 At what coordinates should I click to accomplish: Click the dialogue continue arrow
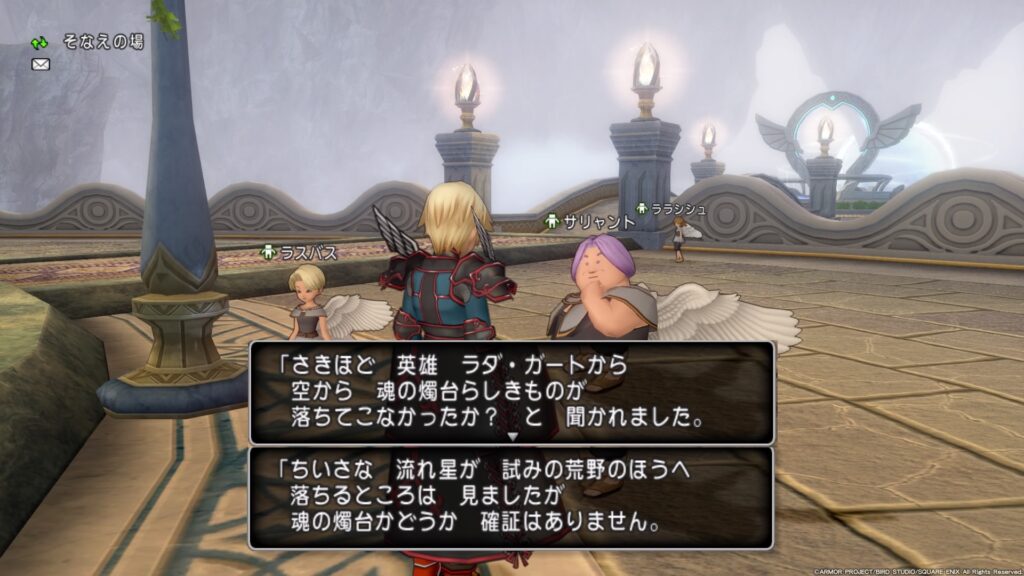[x=512, y=436]
